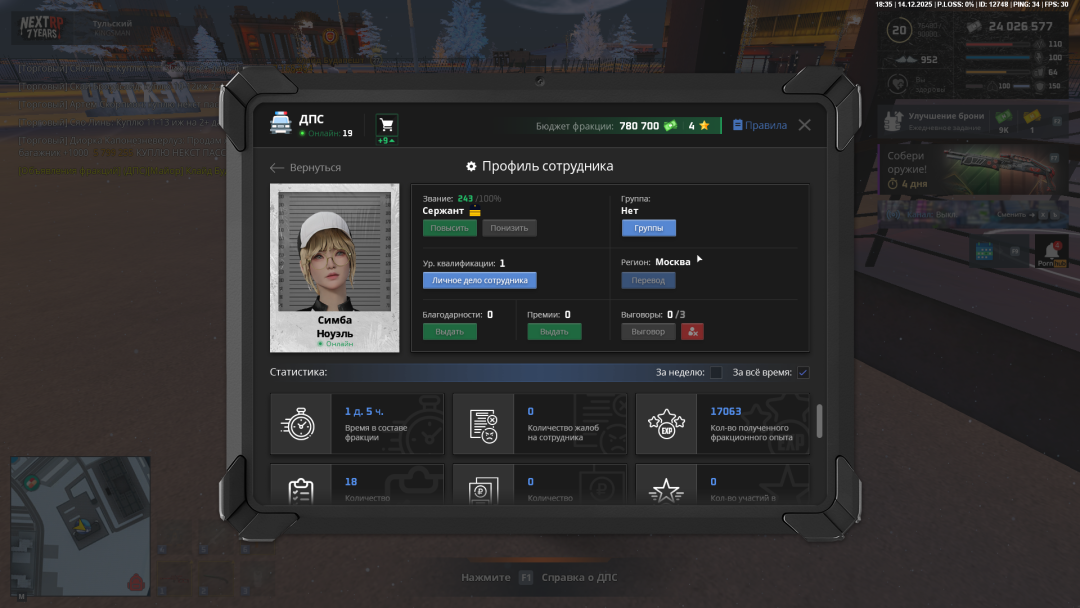Viewport: 1080px width, 608px height.
Task: Demote employee with Понизить button
Action: pyautogui.click(x=509, y=228)
